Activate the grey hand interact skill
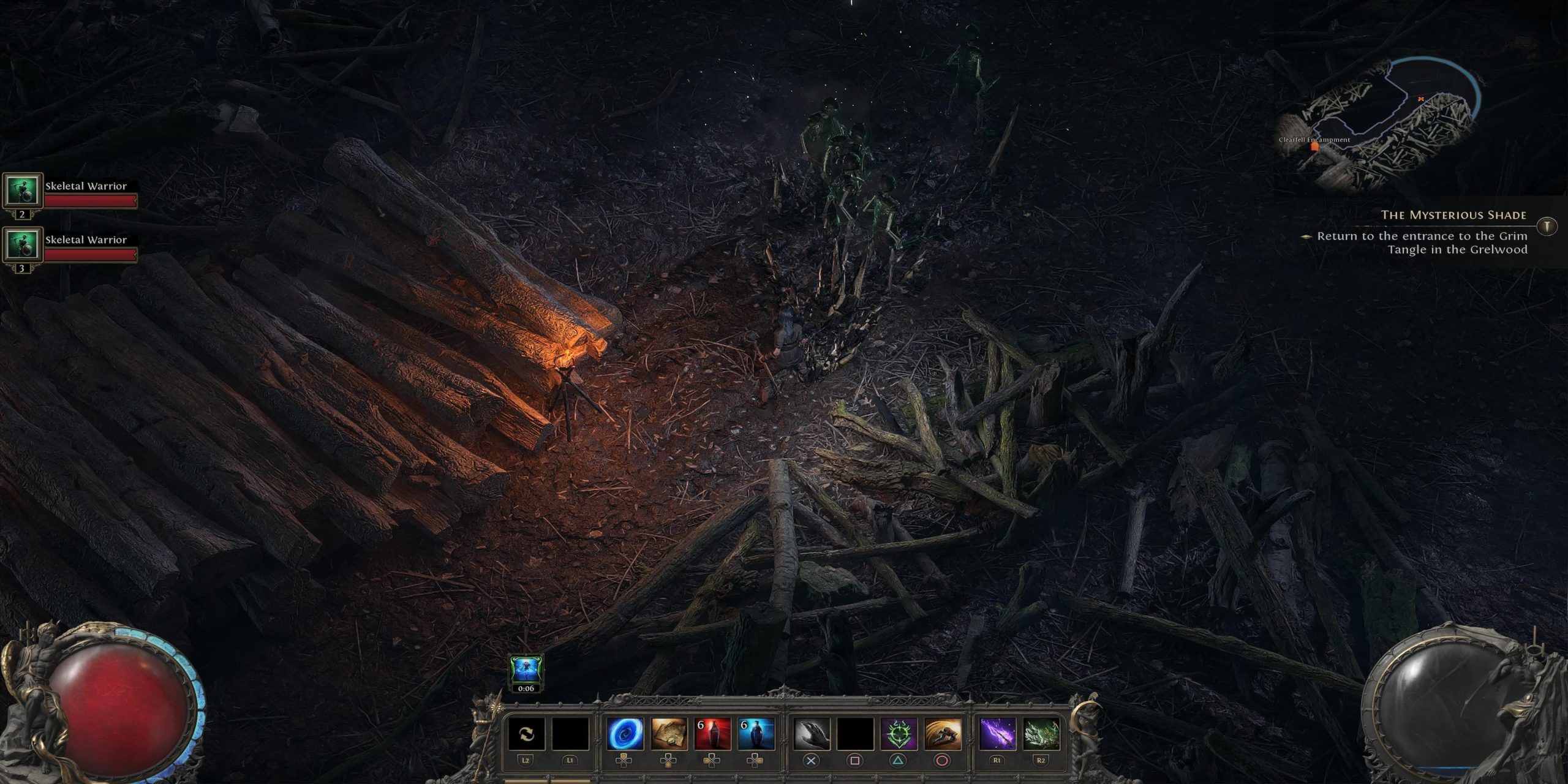Image resolution: width=1568 pixels, height=784 pixels. [811, 734]
